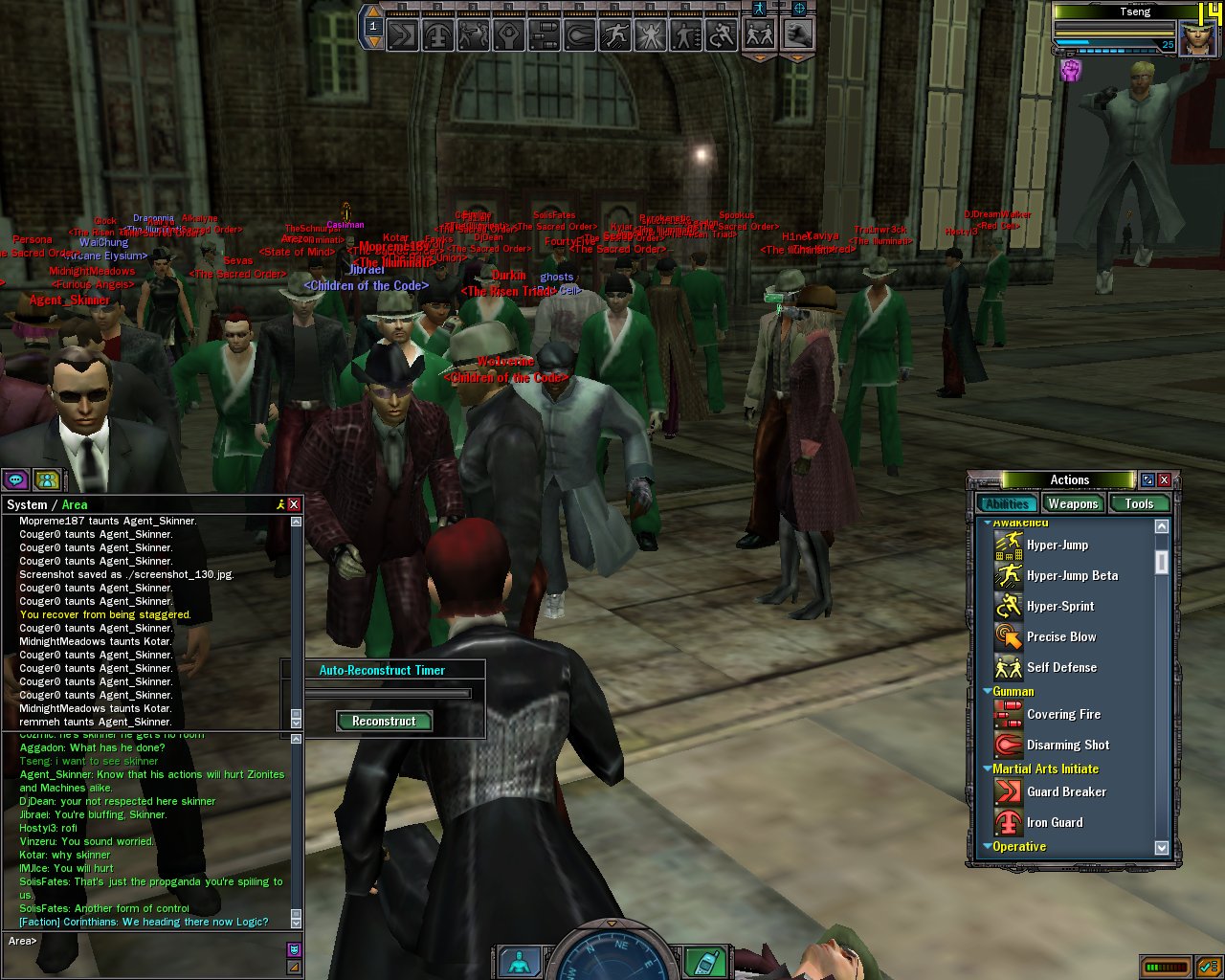Viewport: 1225px width, 980px height.
Task: Activate the Guard Breaker hotbar slot 1
Action: click(401, 36)
